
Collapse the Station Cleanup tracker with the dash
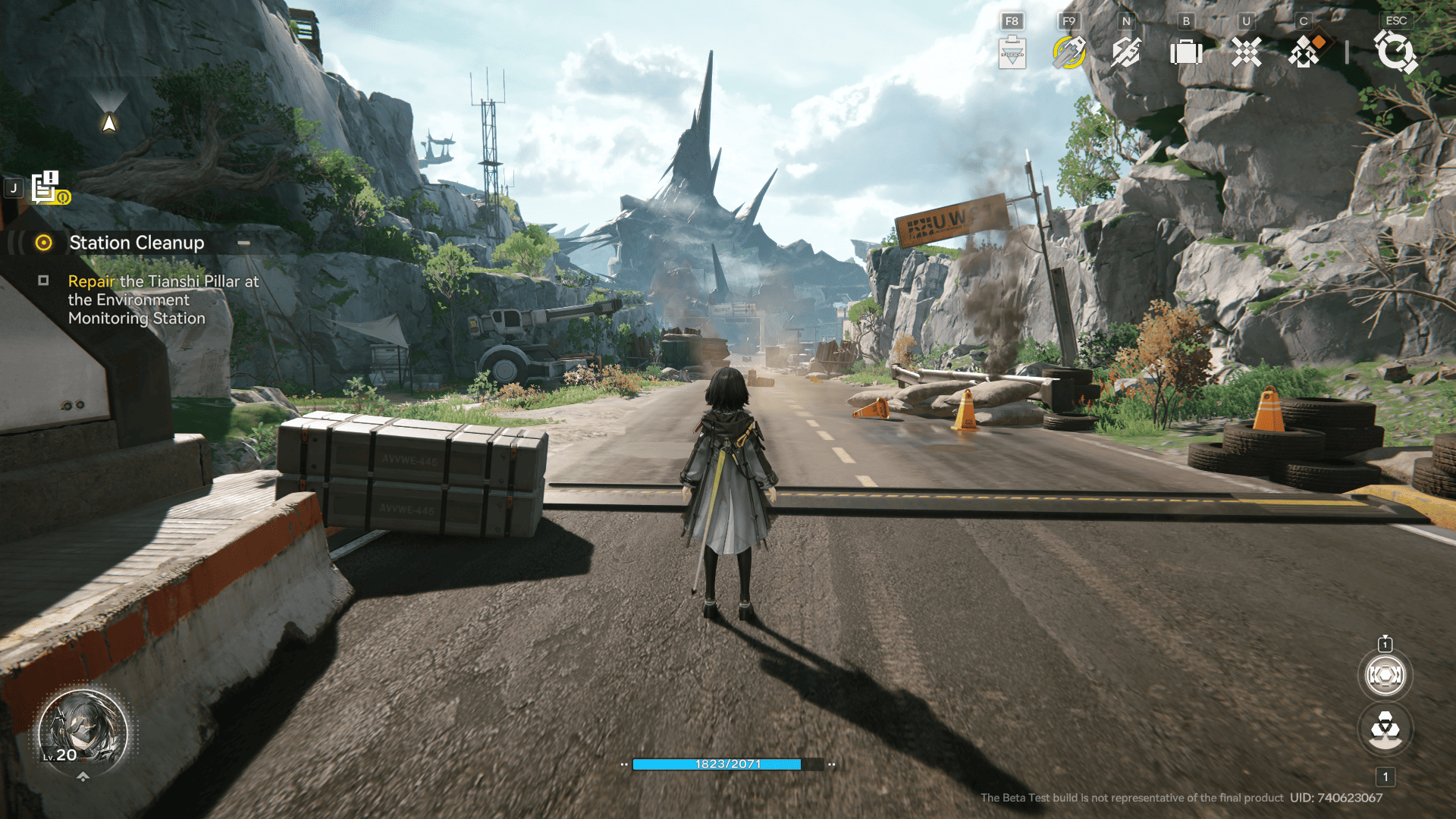(x=243, y=243)
